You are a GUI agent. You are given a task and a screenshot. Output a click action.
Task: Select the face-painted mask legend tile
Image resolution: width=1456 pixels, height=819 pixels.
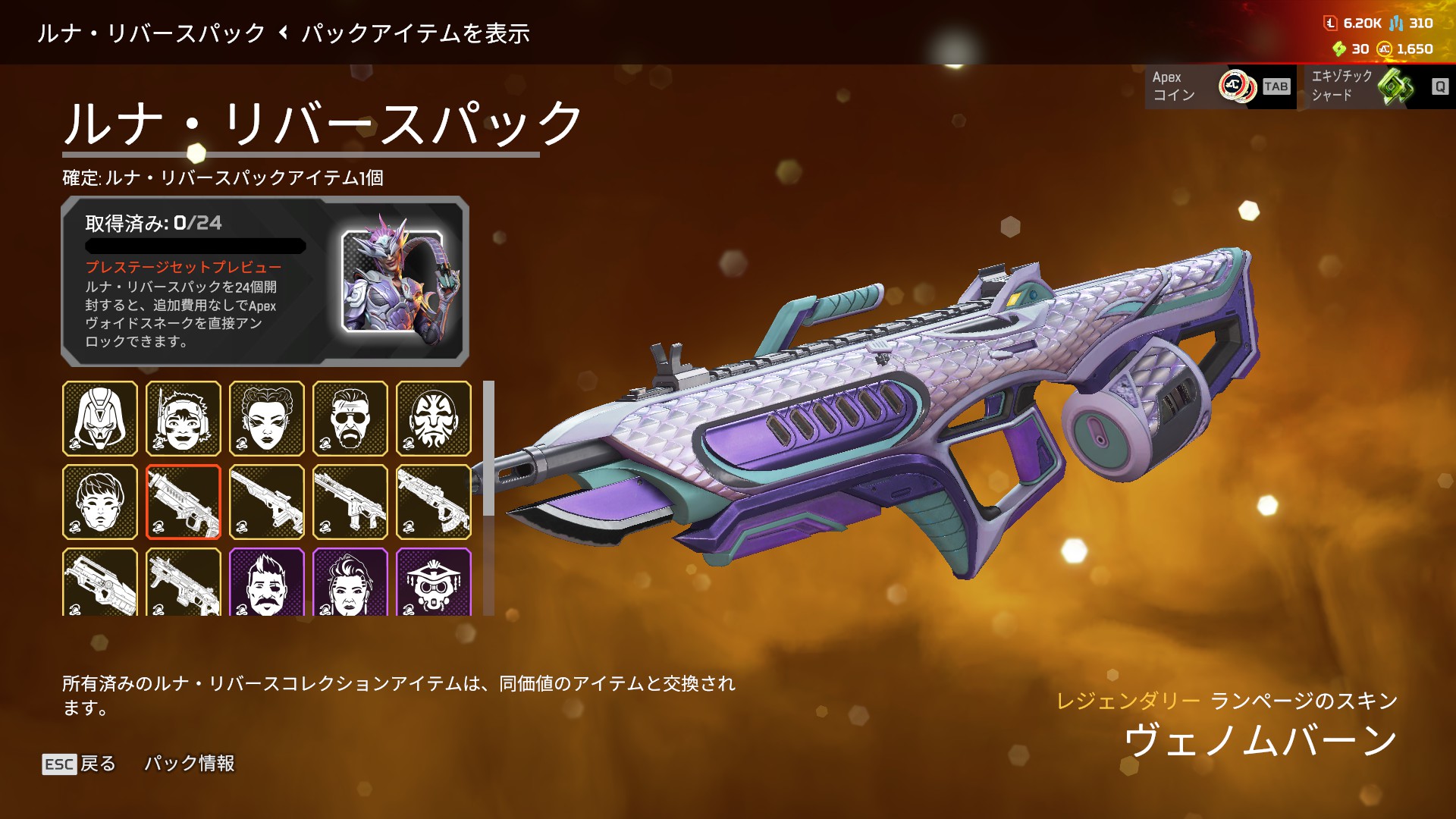[x=434, y=419]
